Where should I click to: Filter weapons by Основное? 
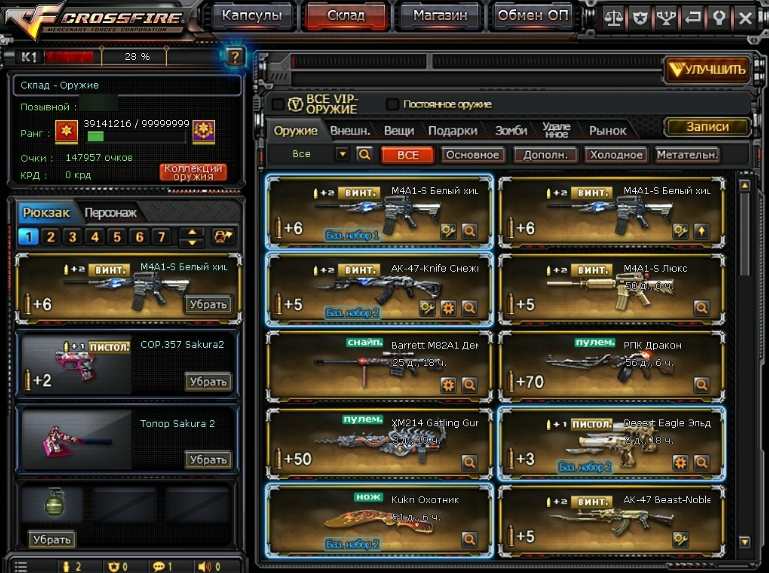472,155
